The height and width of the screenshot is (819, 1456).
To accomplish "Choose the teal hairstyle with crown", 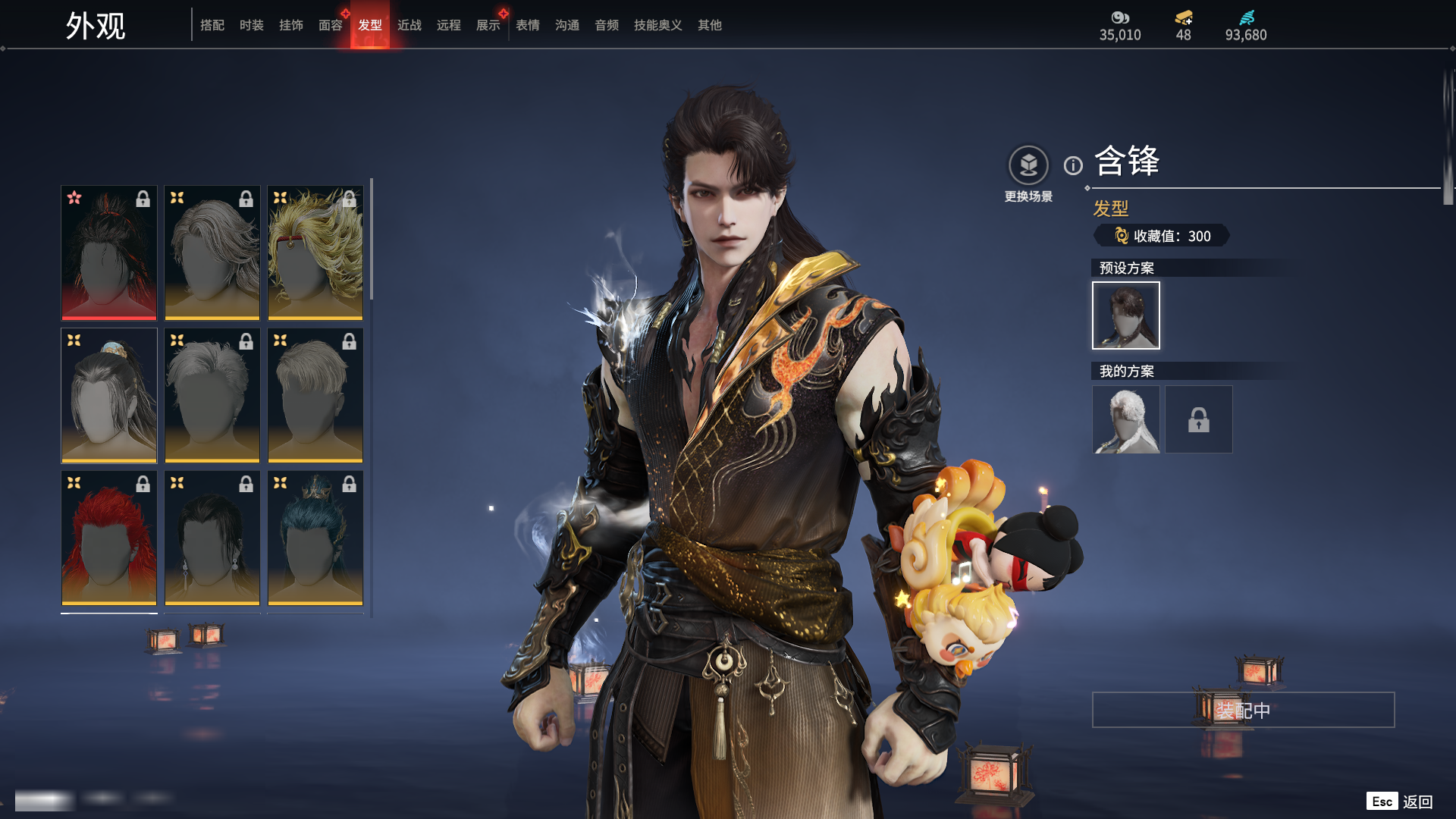I will click(x=315, y=538).
